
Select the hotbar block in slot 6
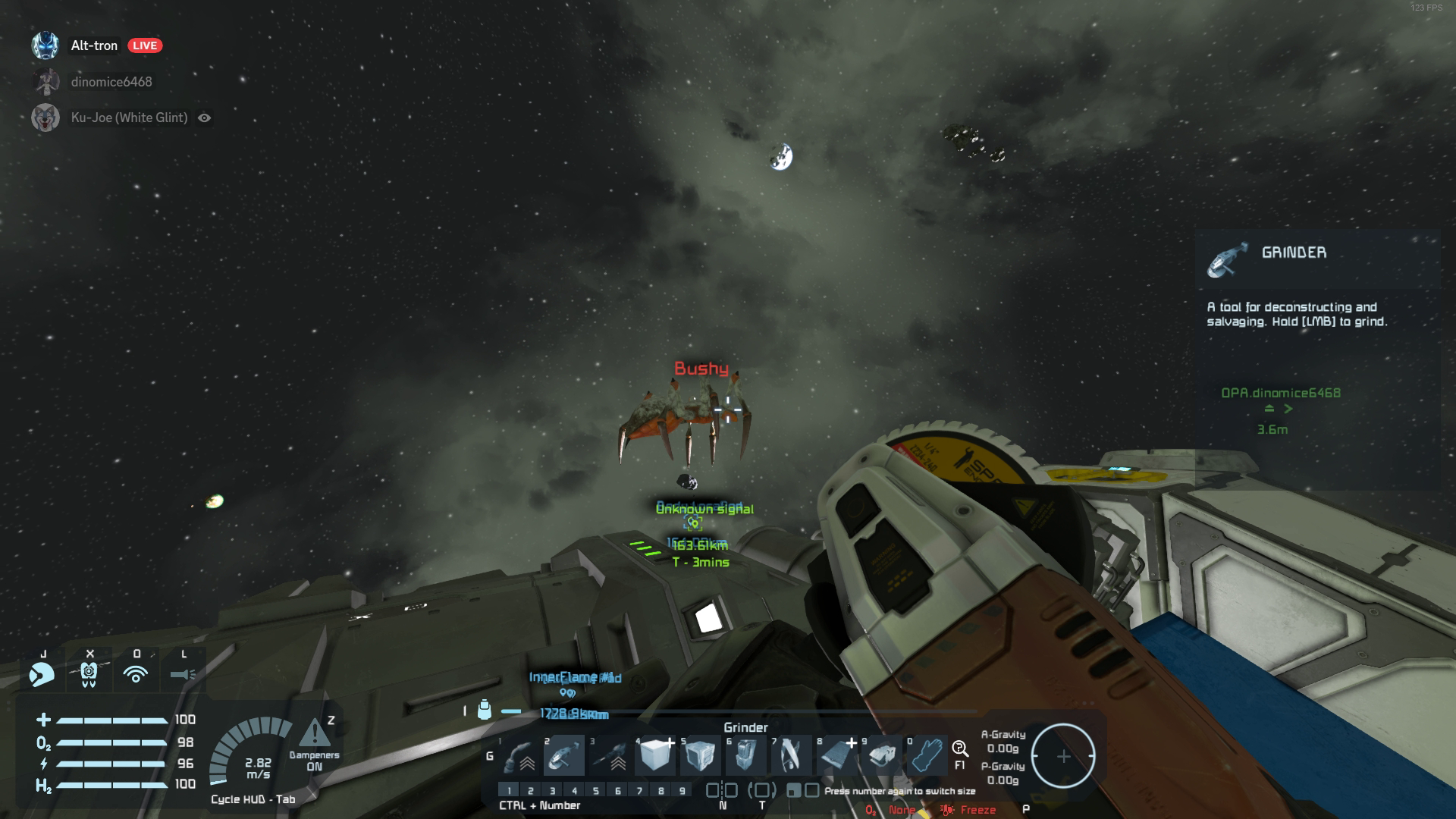(745, 755)
